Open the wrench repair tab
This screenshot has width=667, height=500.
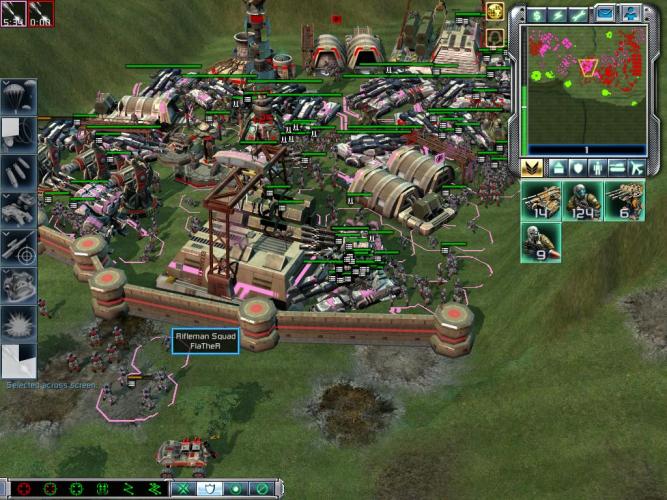click(580, 14)
